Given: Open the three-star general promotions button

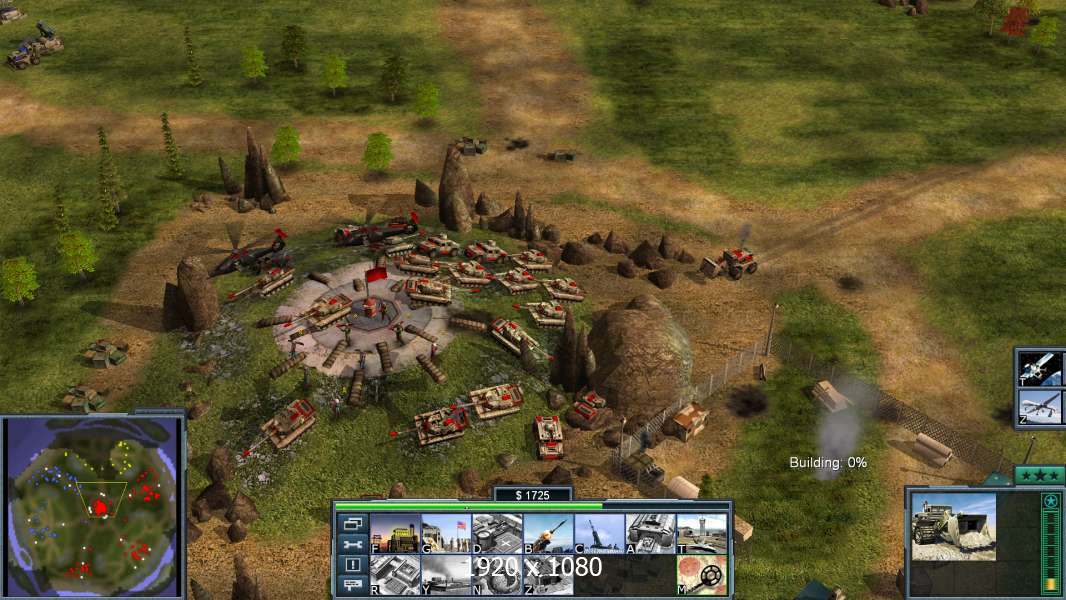Looking at the screenshot, I should click(x=1039, y=475).
